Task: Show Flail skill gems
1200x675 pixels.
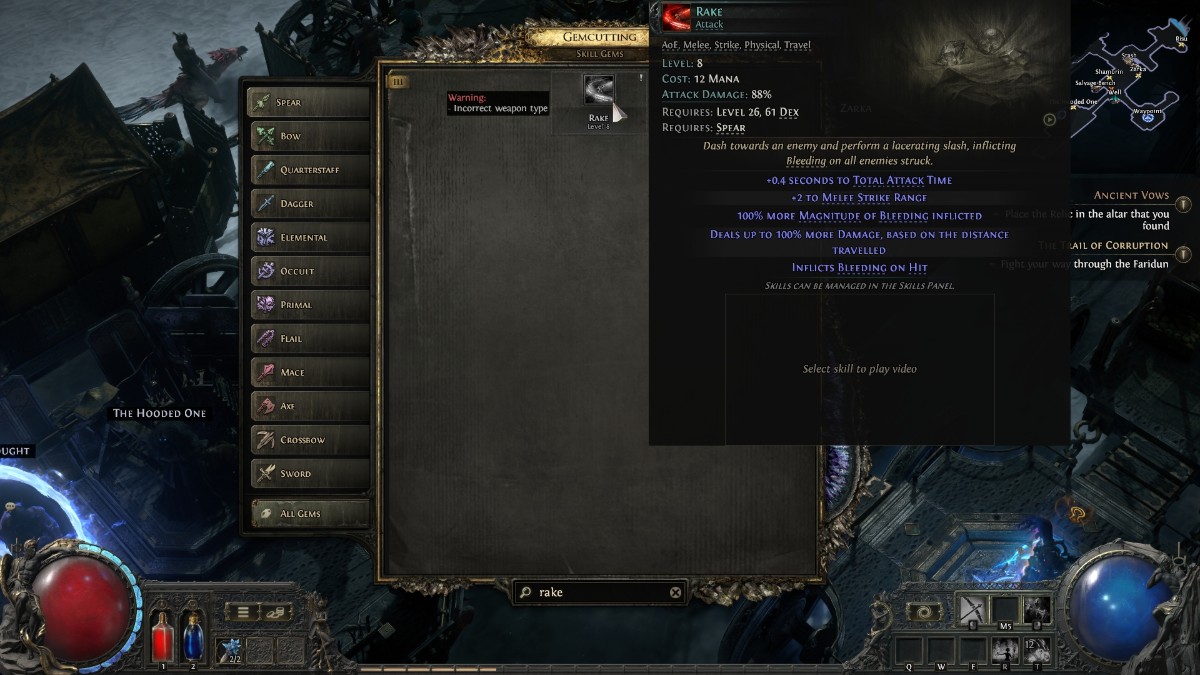Action: point(308,339)
